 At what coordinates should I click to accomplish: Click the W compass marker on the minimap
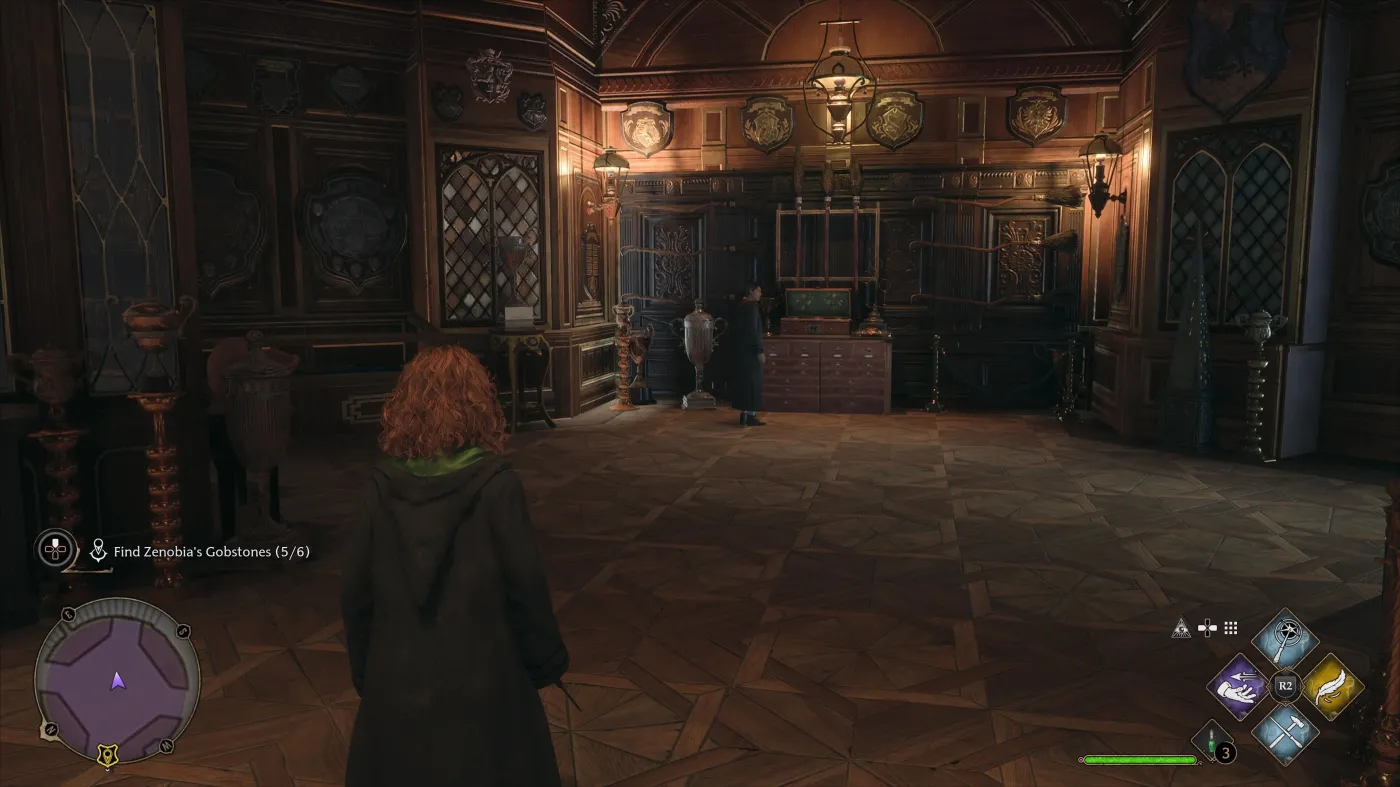167,746
